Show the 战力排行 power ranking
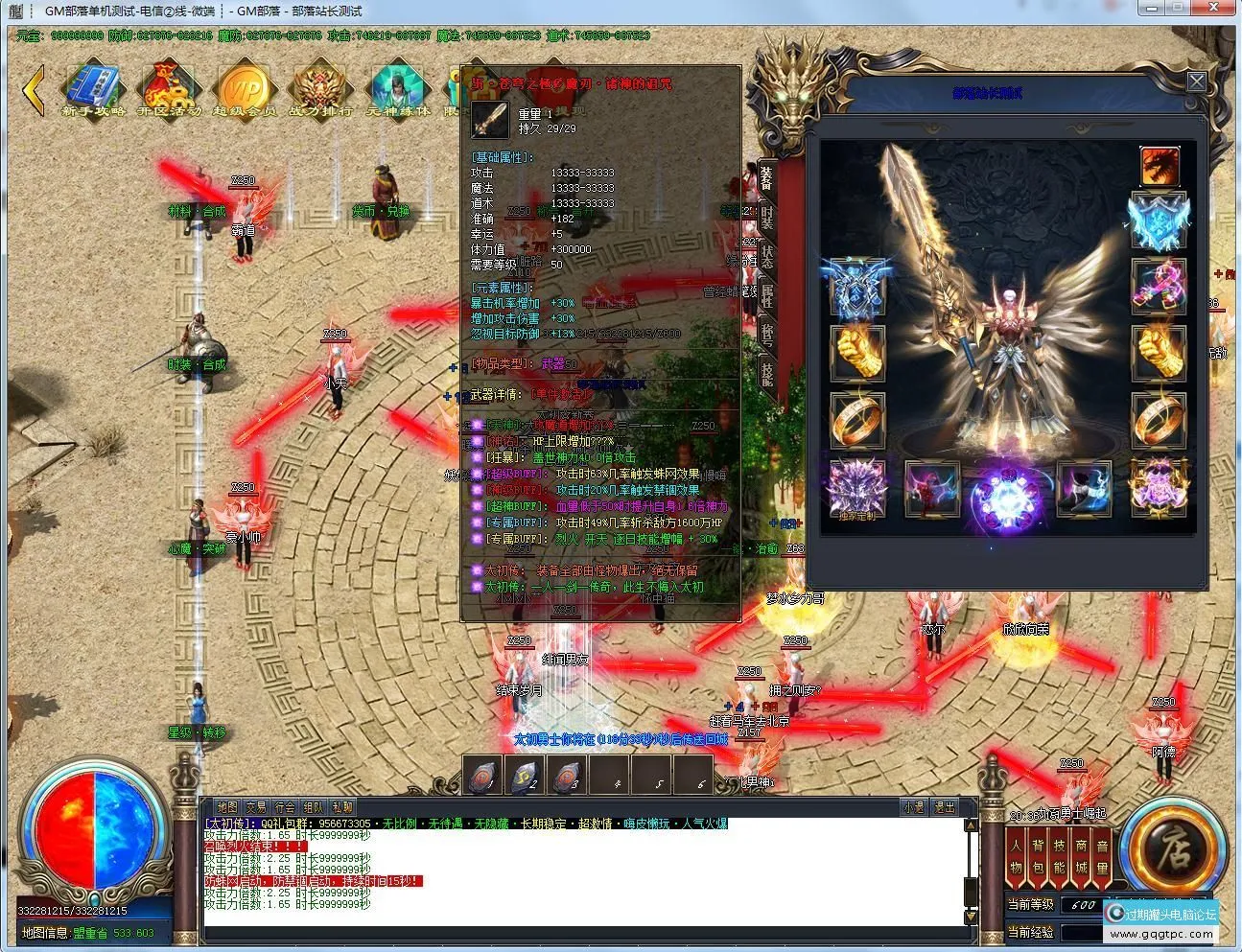This screenshot has width=1242, height=952. coord(320,88)
